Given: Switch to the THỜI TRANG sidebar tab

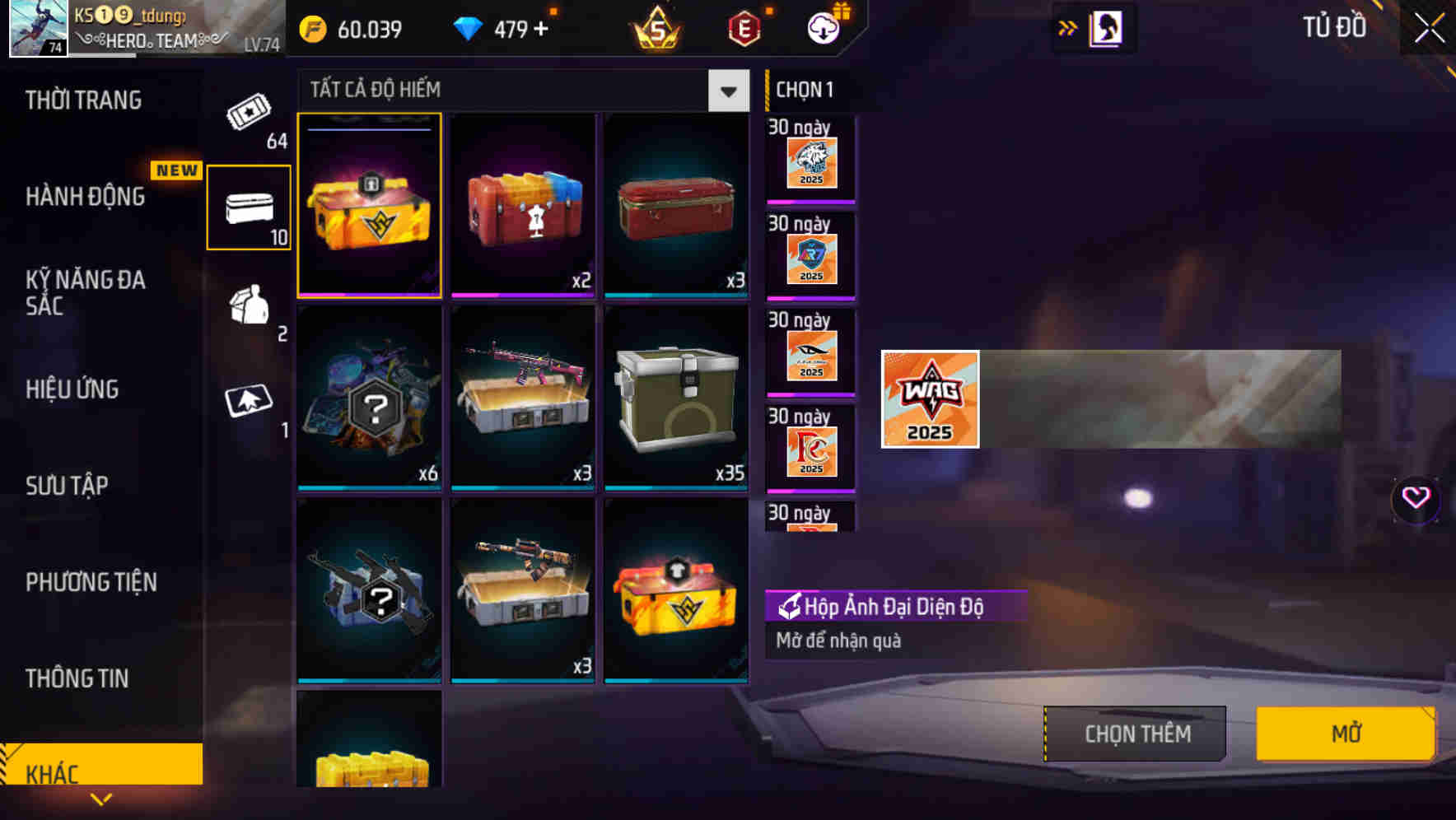Looking at the screenshot, I should (x=85, y=100).
